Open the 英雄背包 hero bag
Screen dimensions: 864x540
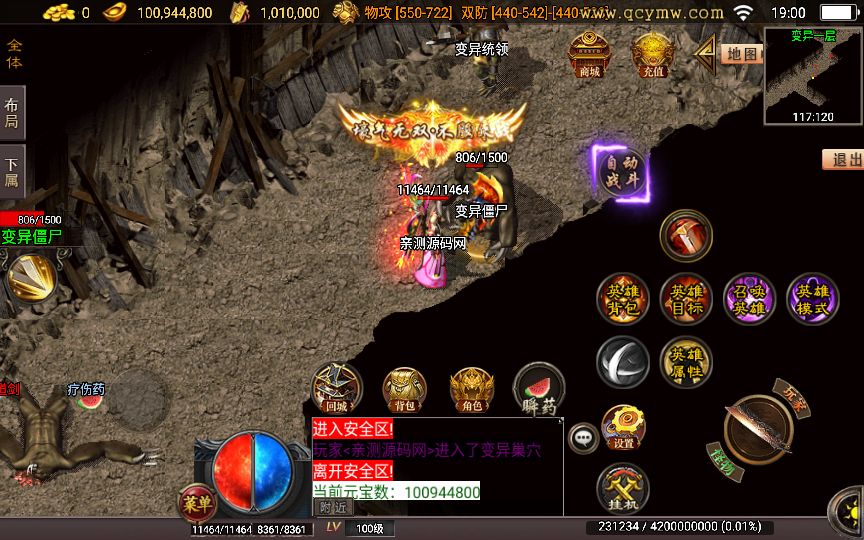tap(623, 299)
